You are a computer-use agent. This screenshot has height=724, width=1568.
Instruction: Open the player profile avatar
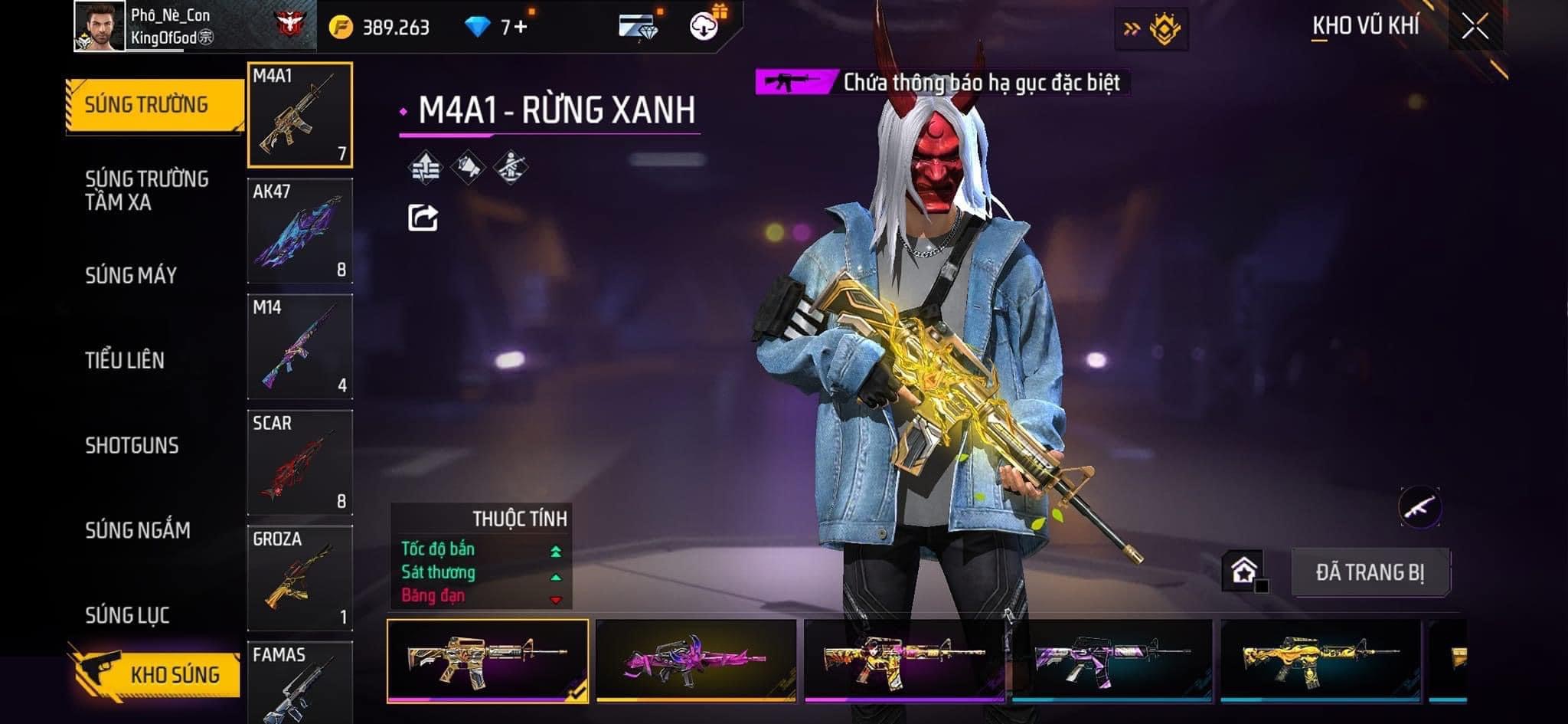click(100, 27)
